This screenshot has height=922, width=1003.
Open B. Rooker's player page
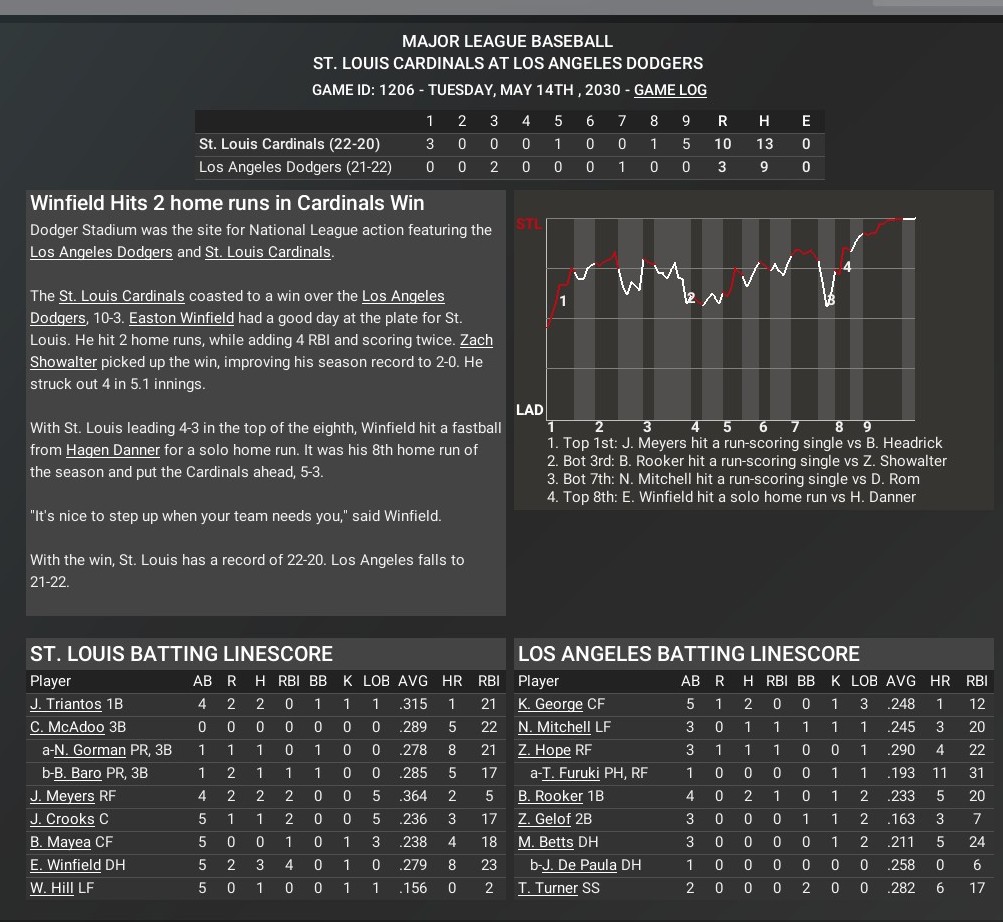550,797
